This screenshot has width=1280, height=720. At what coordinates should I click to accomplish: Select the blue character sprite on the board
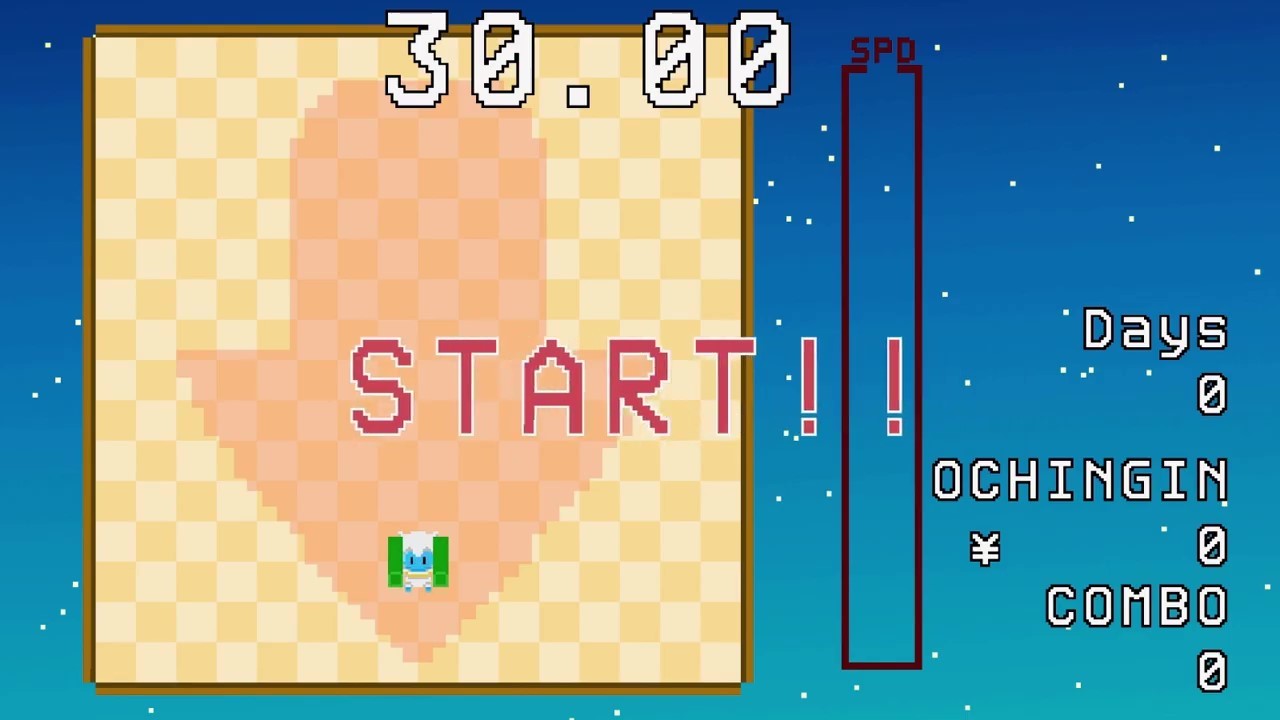tap(419, 560)
